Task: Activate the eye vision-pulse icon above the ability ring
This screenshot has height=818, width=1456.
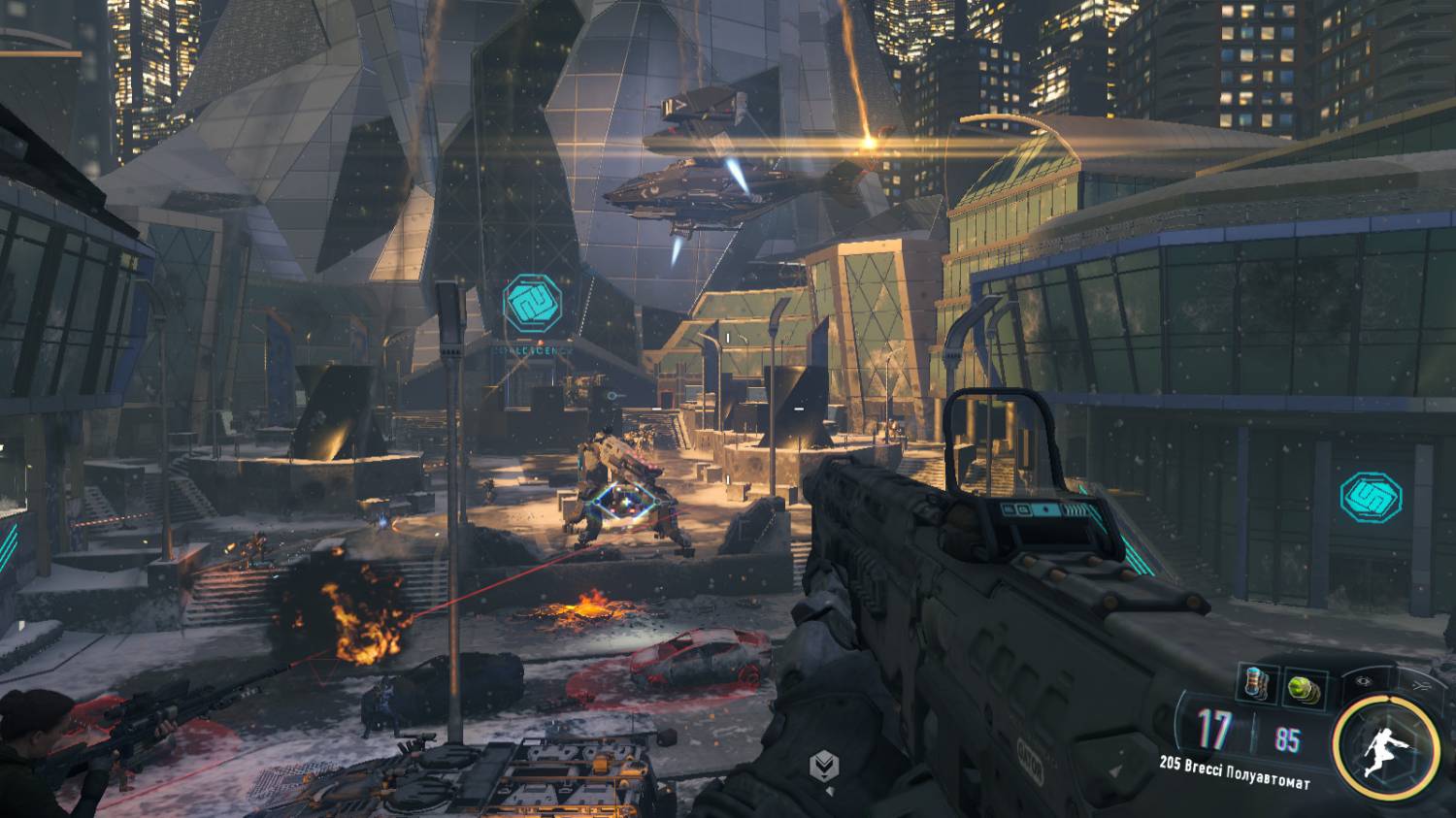Action: click(x=1364, y=680)
